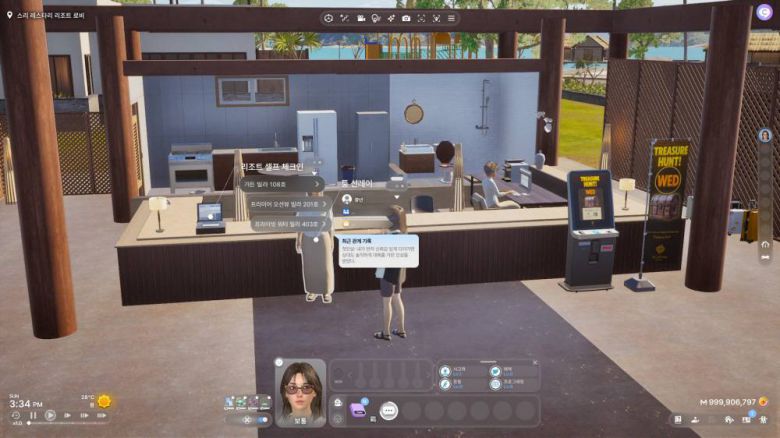Viewport: 780px width, 438px height.
Task: Toggle the play/pause time control
Action: tap(50, 415)
